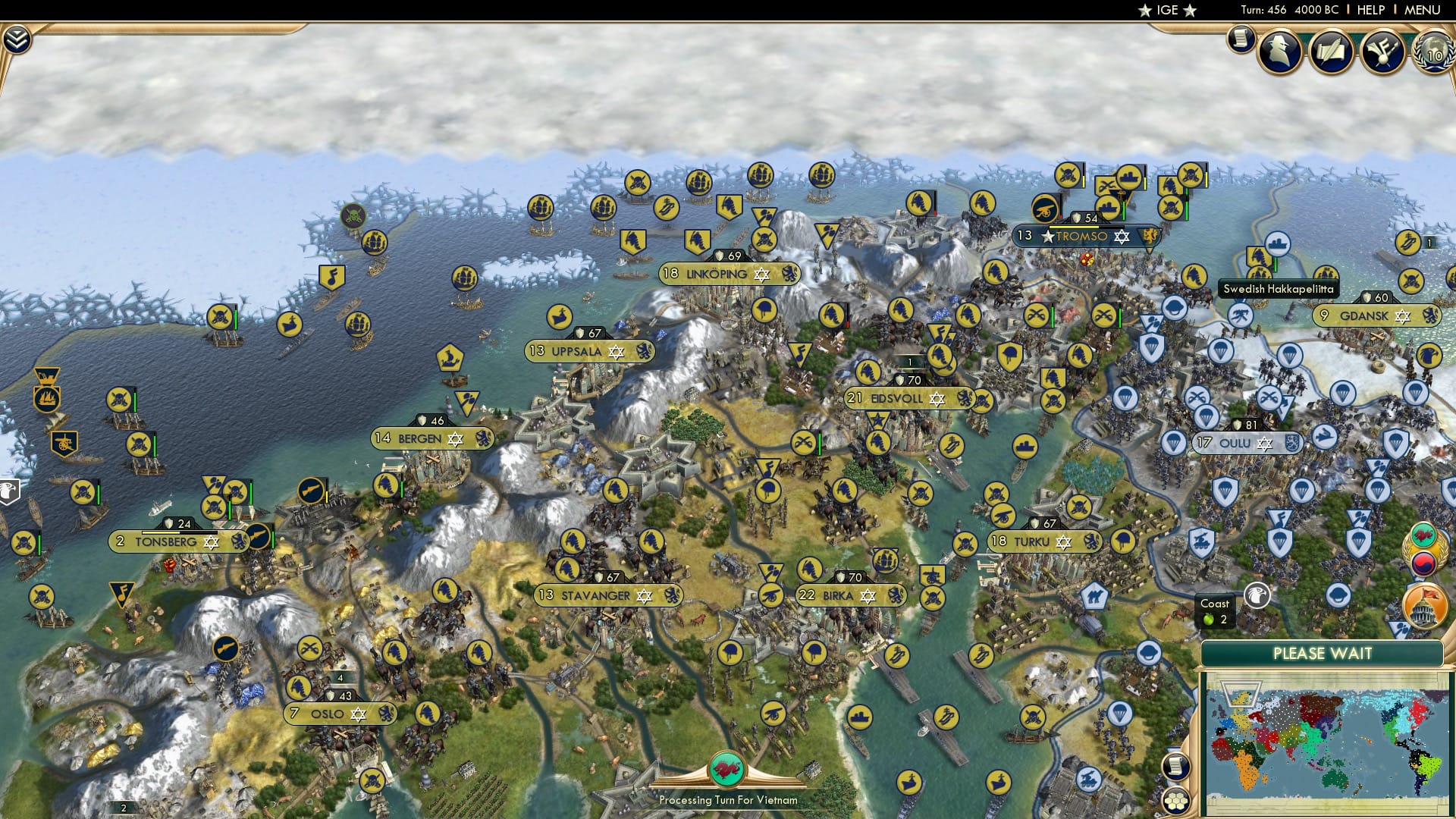This screenshot has height=819, width=1456.
Task: Open the MENU at top right
Action: pos(1423,10)
